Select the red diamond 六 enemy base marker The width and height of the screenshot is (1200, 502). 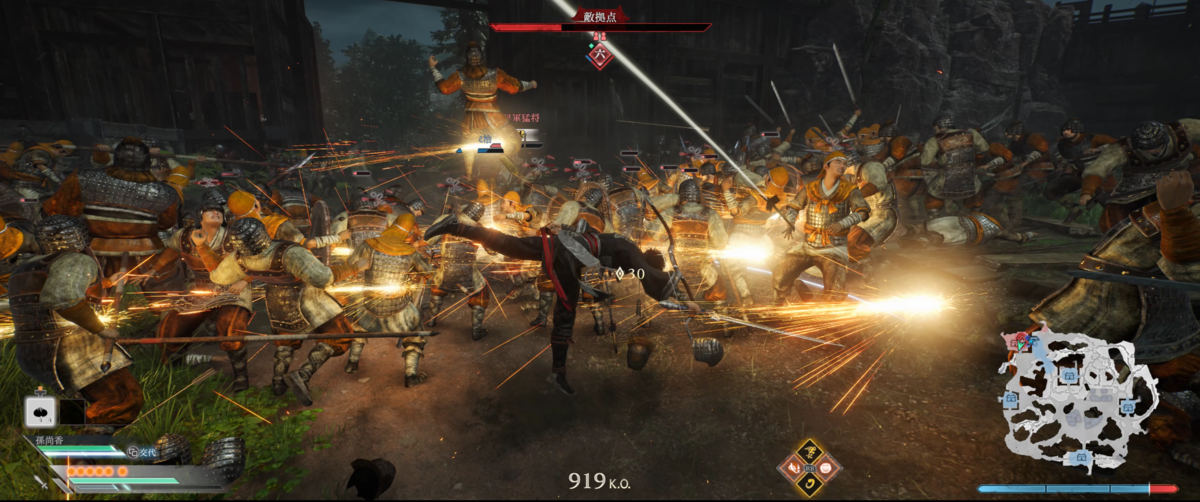coord(600,56)
